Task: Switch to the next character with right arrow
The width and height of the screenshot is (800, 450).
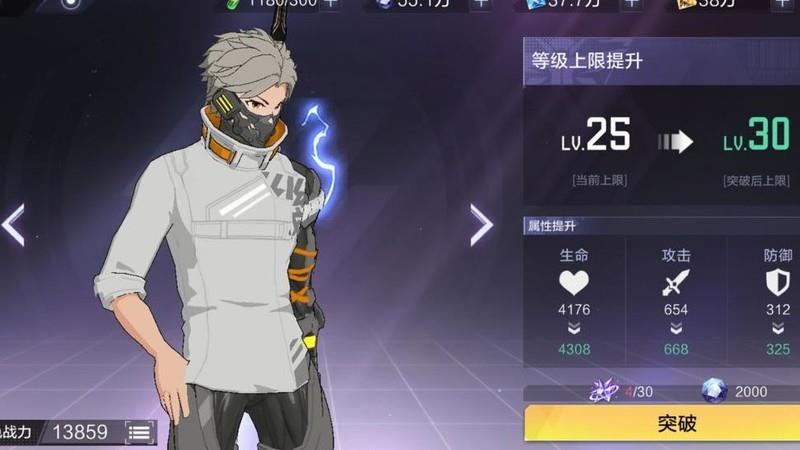Action: pyautogui.click(x=481, y=225)
